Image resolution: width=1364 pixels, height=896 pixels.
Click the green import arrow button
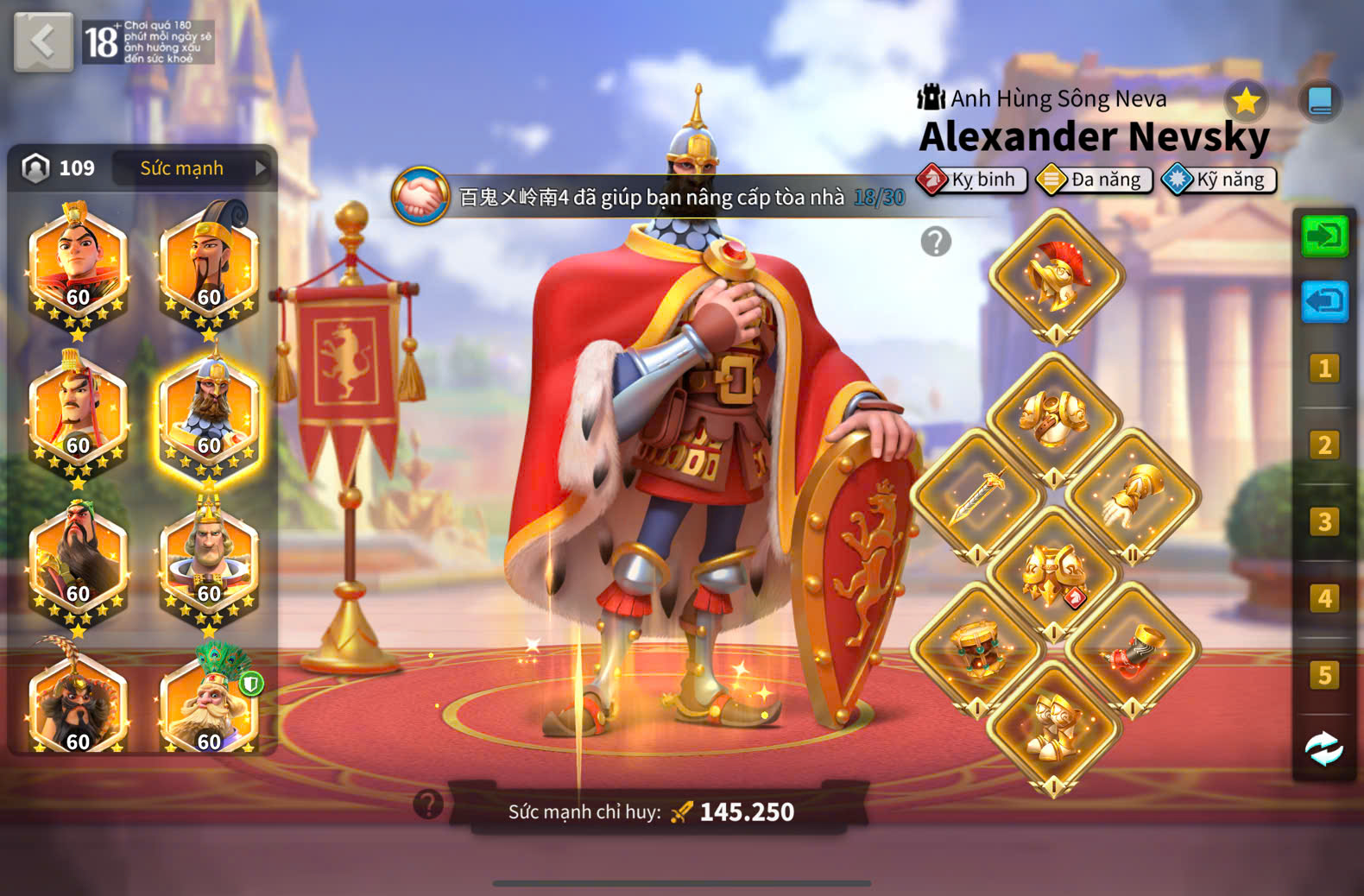tap(1323, 236)
